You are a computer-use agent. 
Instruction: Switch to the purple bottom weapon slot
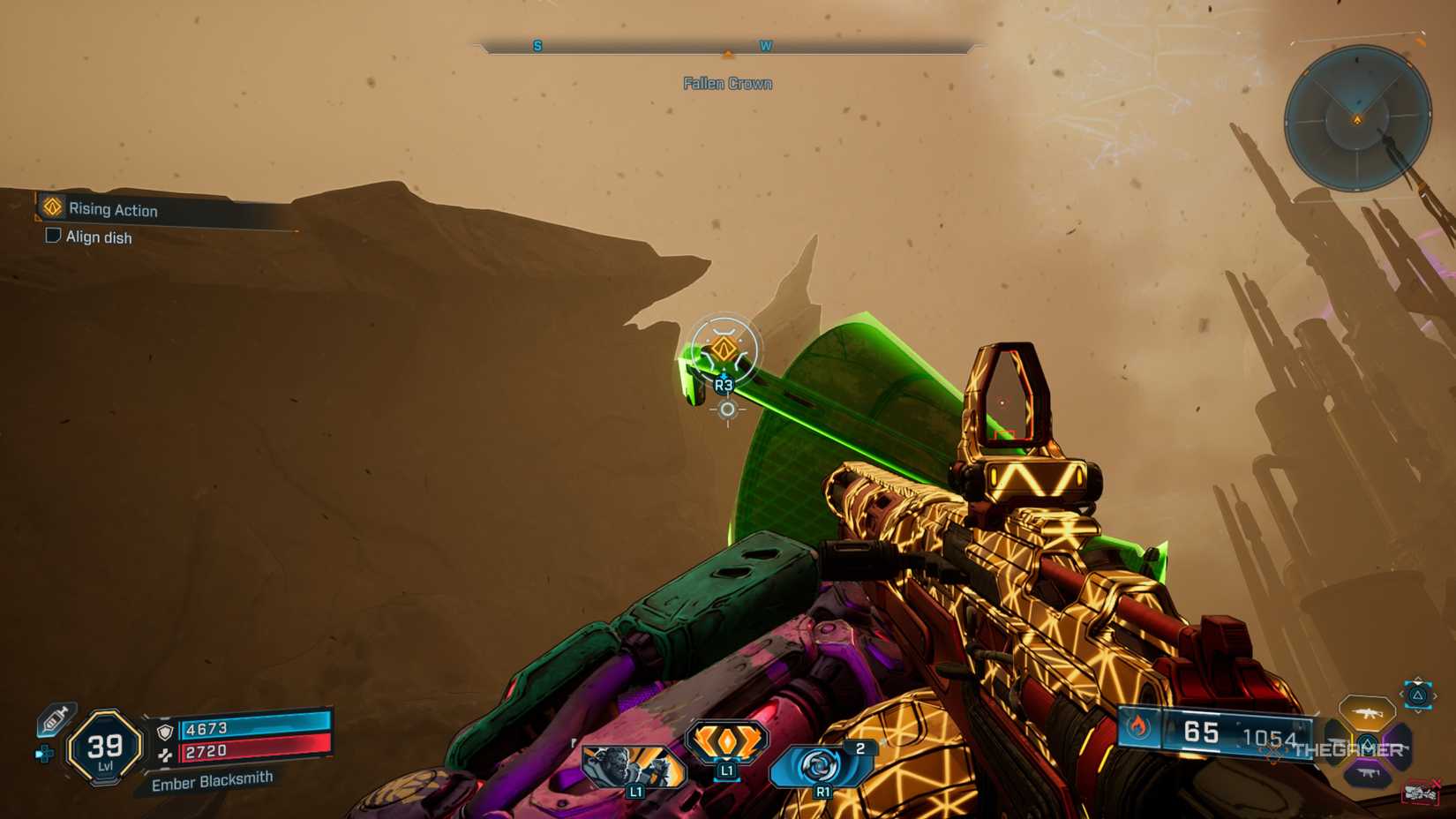[x=1368, y=774]
